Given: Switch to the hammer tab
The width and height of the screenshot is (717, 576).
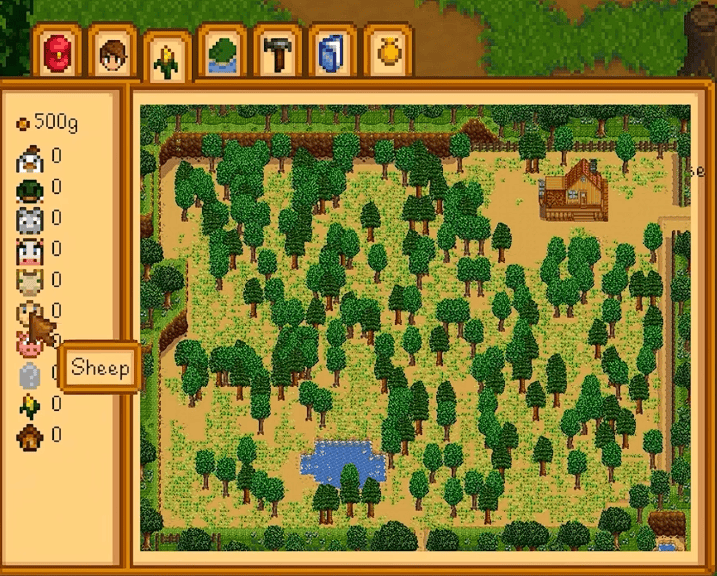Looking at the screenshot, I should pos(276,53).
